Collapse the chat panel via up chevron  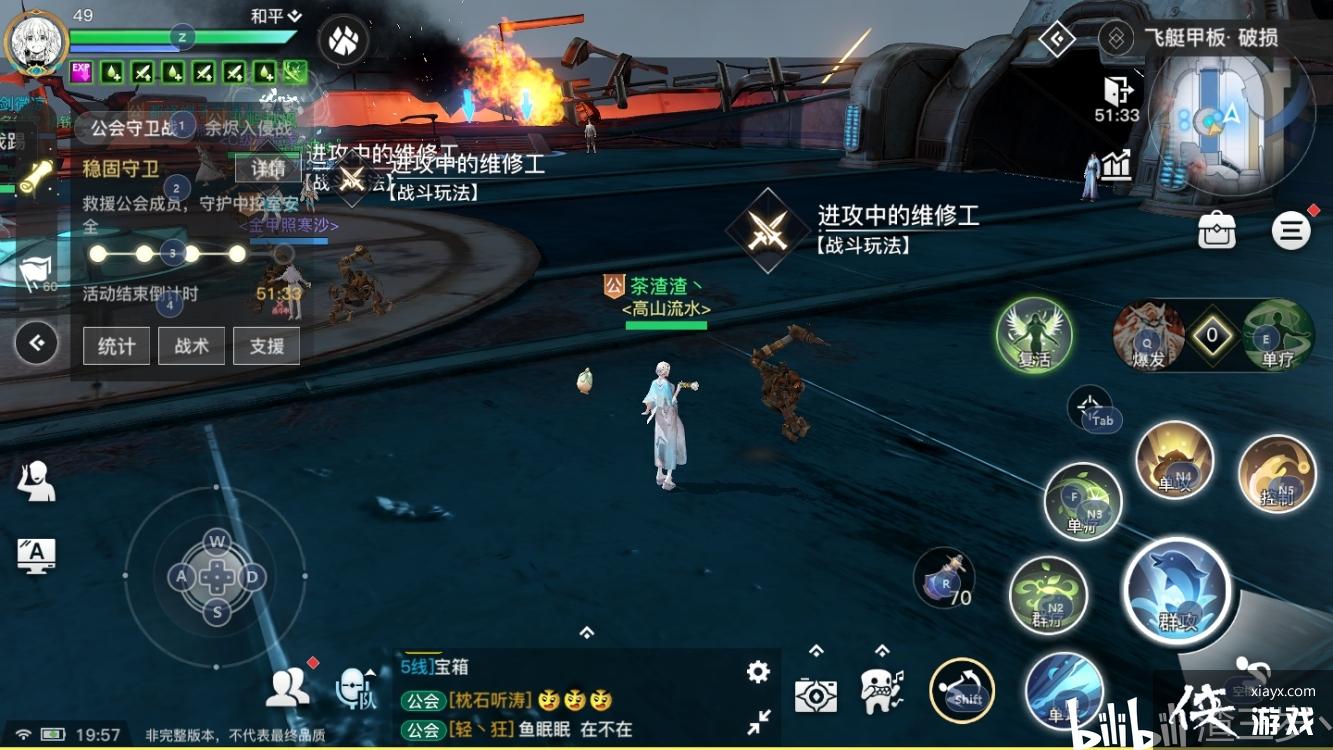coord(584,631)
